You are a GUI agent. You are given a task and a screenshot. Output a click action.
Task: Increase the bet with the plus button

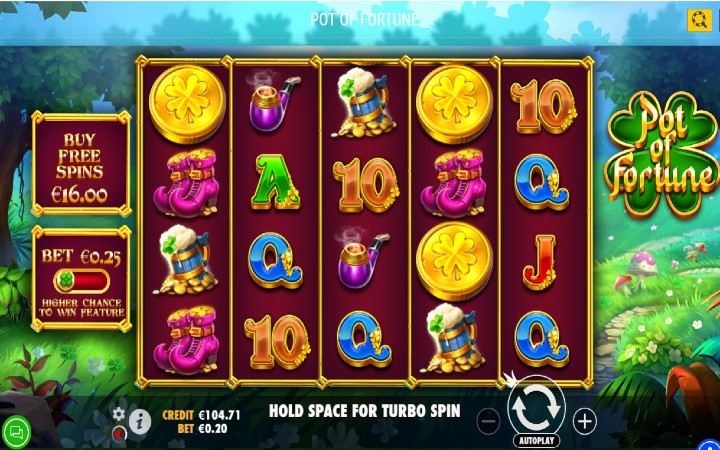click(585, 421)
